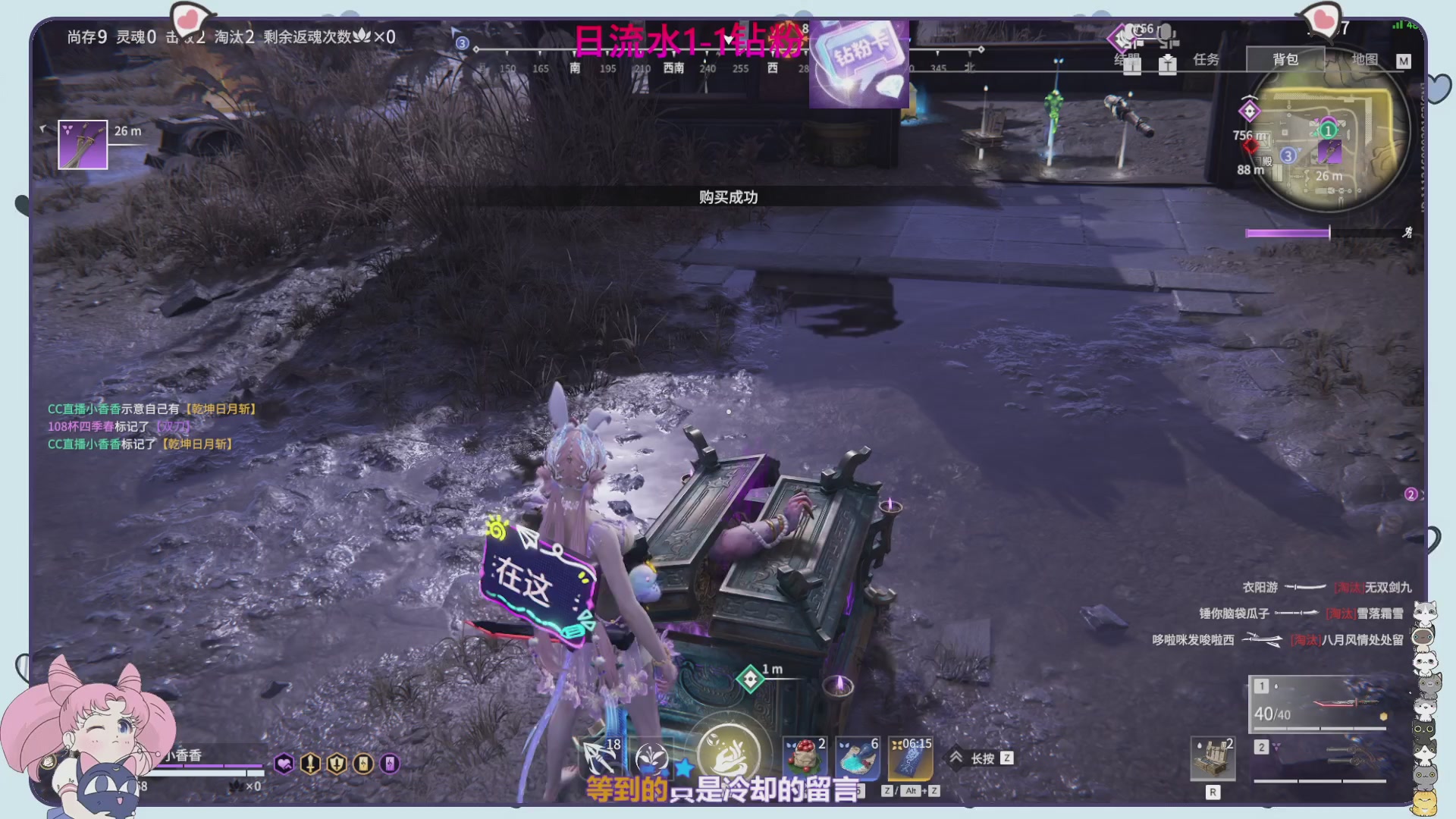
Task: Mute the microphone icon near the minimap
Action: tap(1166, 33)
